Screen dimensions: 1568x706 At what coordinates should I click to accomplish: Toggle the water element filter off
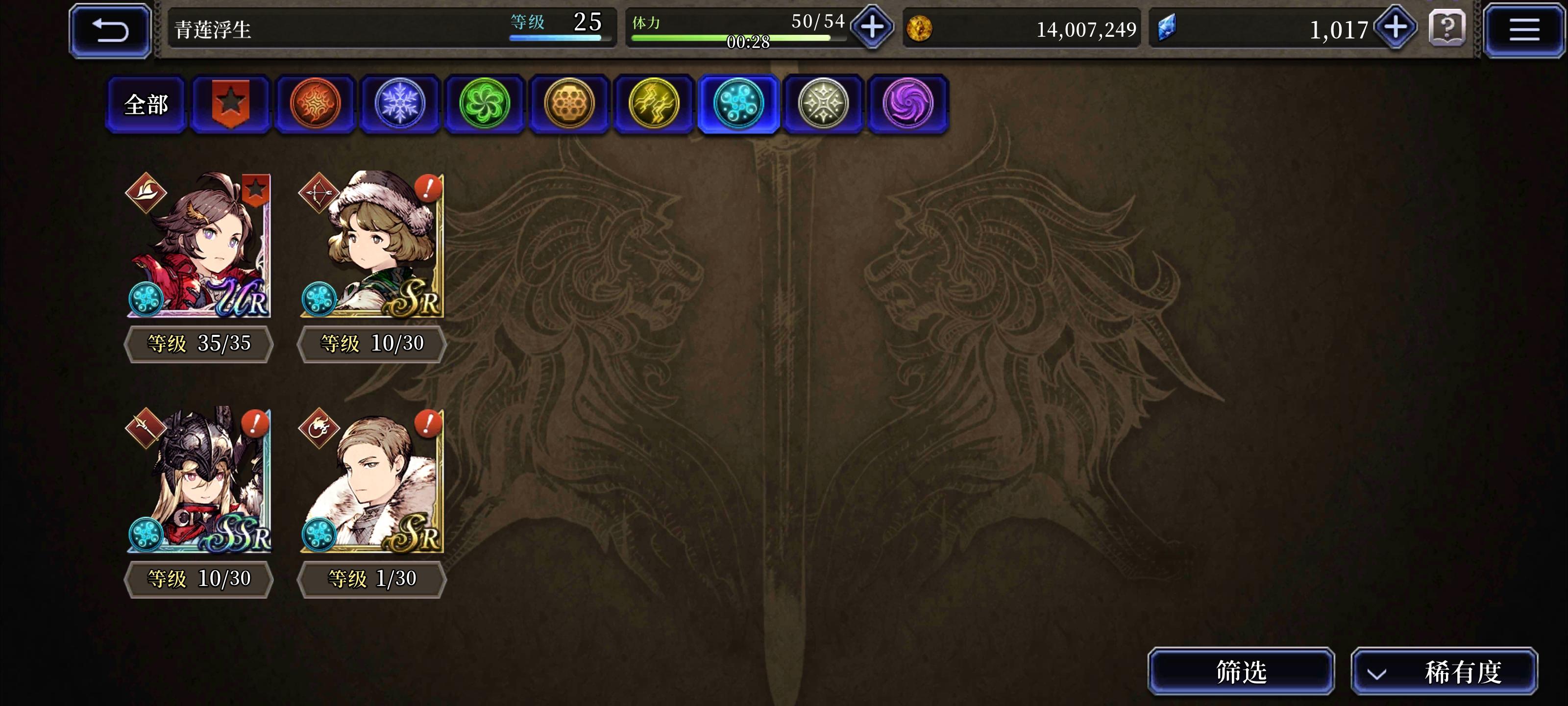[x=739, y=103]
